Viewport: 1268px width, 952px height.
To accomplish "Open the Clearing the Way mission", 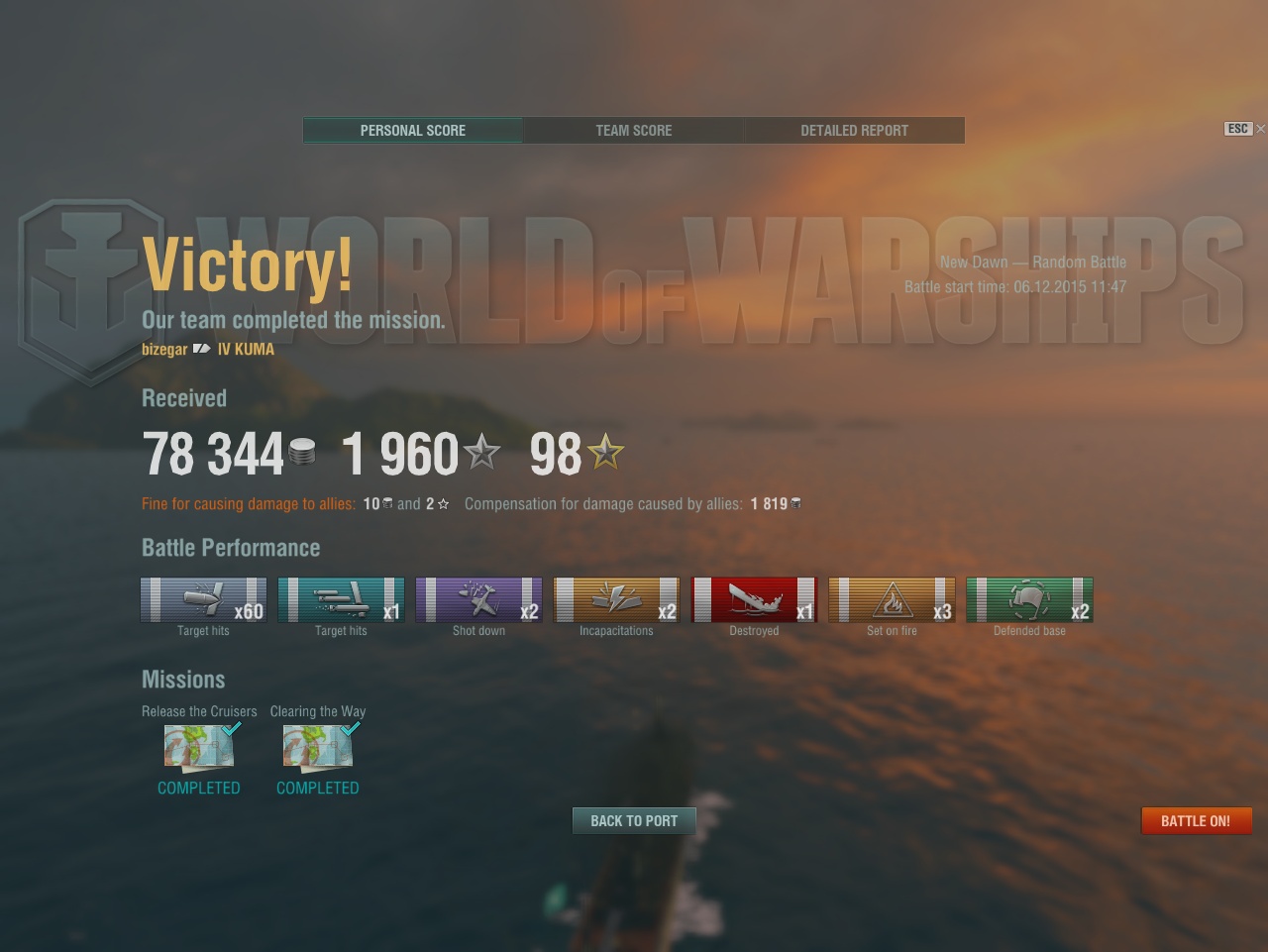I will point(318,747).
